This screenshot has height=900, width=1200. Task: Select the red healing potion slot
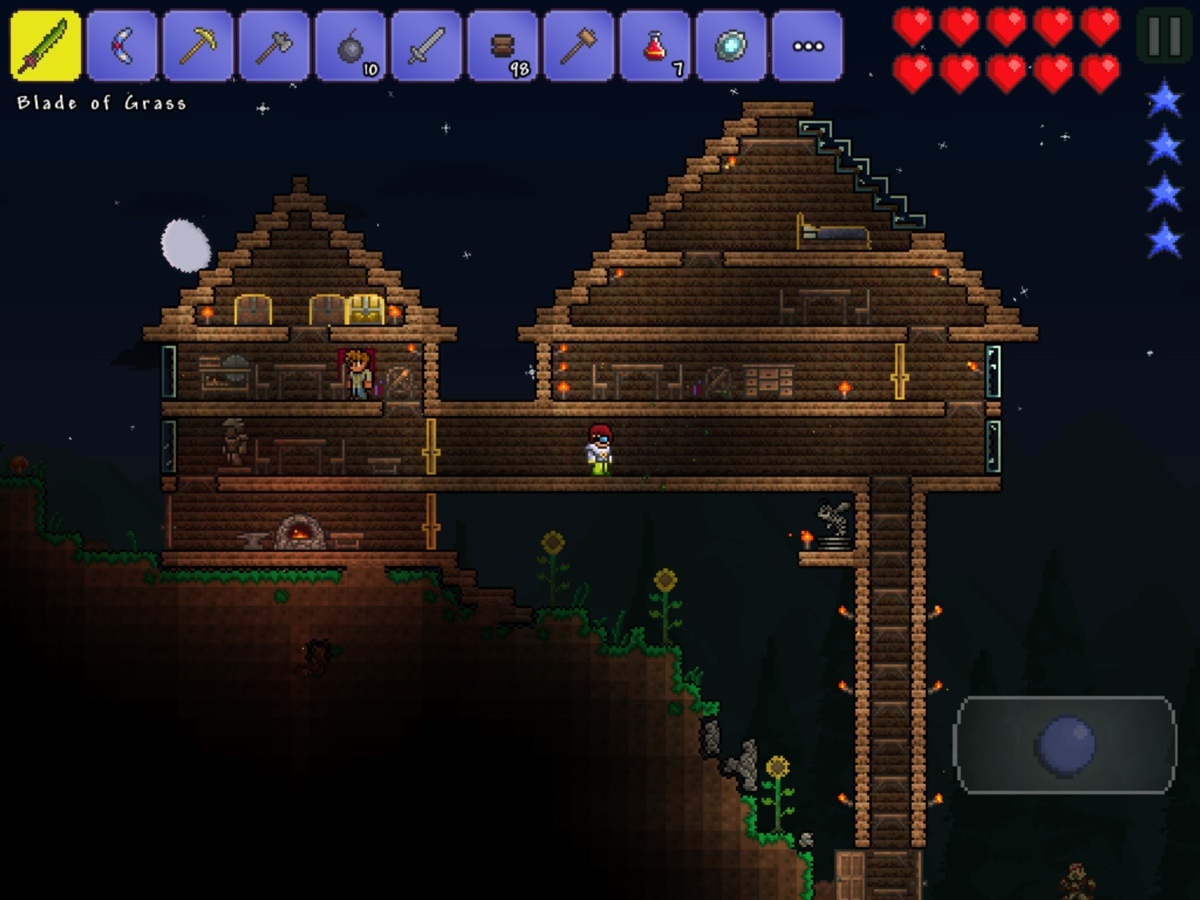coord(654,46)
